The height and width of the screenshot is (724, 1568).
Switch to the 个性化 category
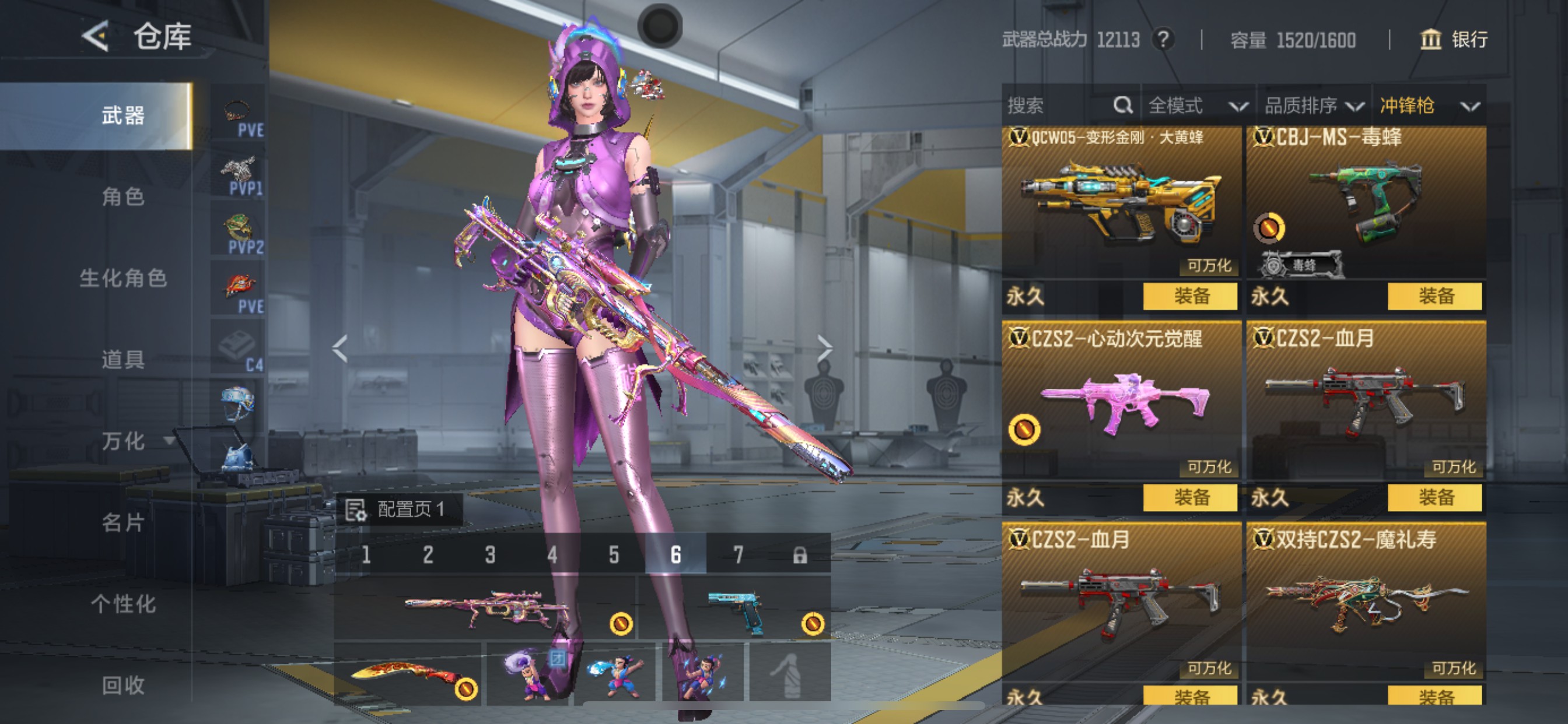pos(123,603)
